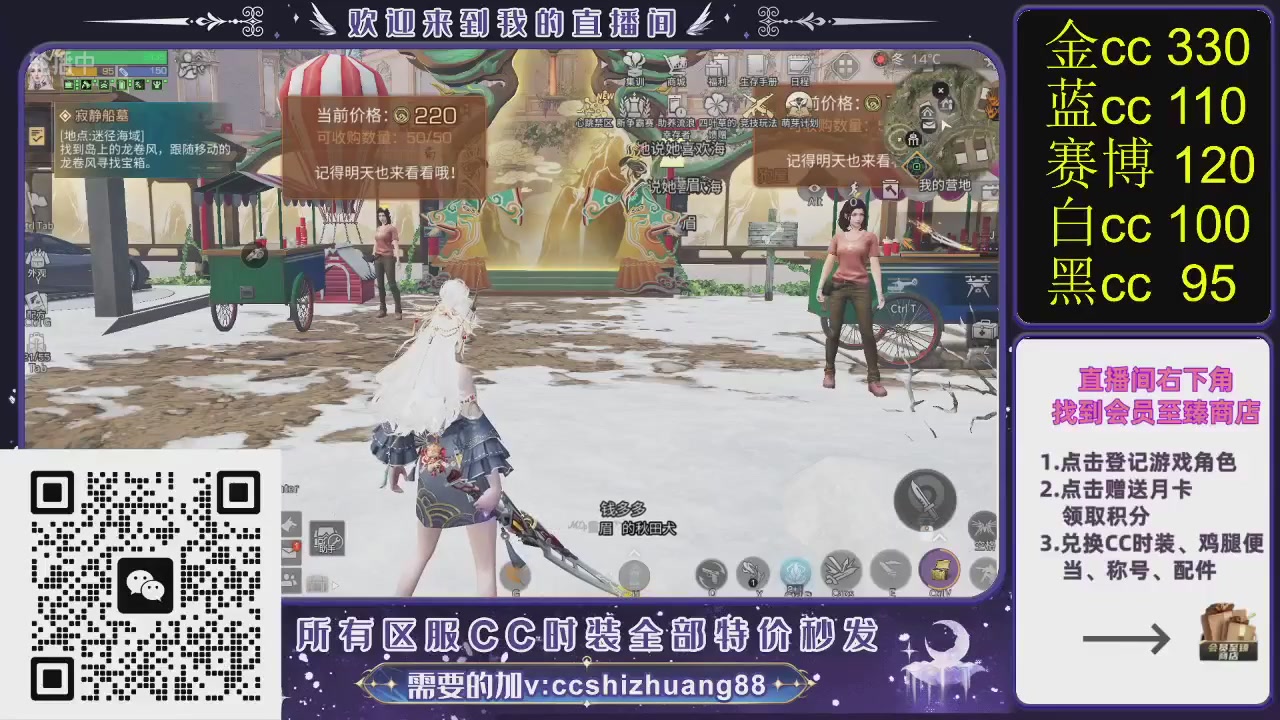This screenshot has height=720, width=1280.
Task: Open the 竞技玩法 crossed-guns icon
Action: tap(758, 104)
